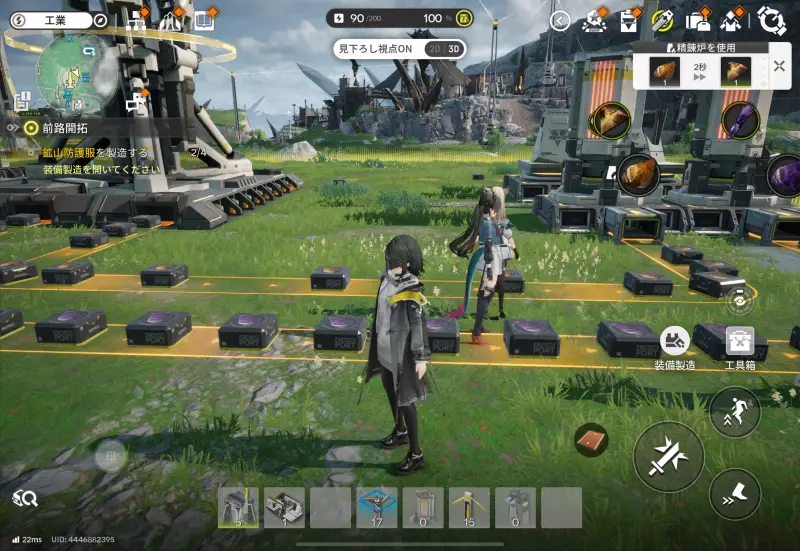
Task: Tap the dash boot button
Action: (735, 492)
